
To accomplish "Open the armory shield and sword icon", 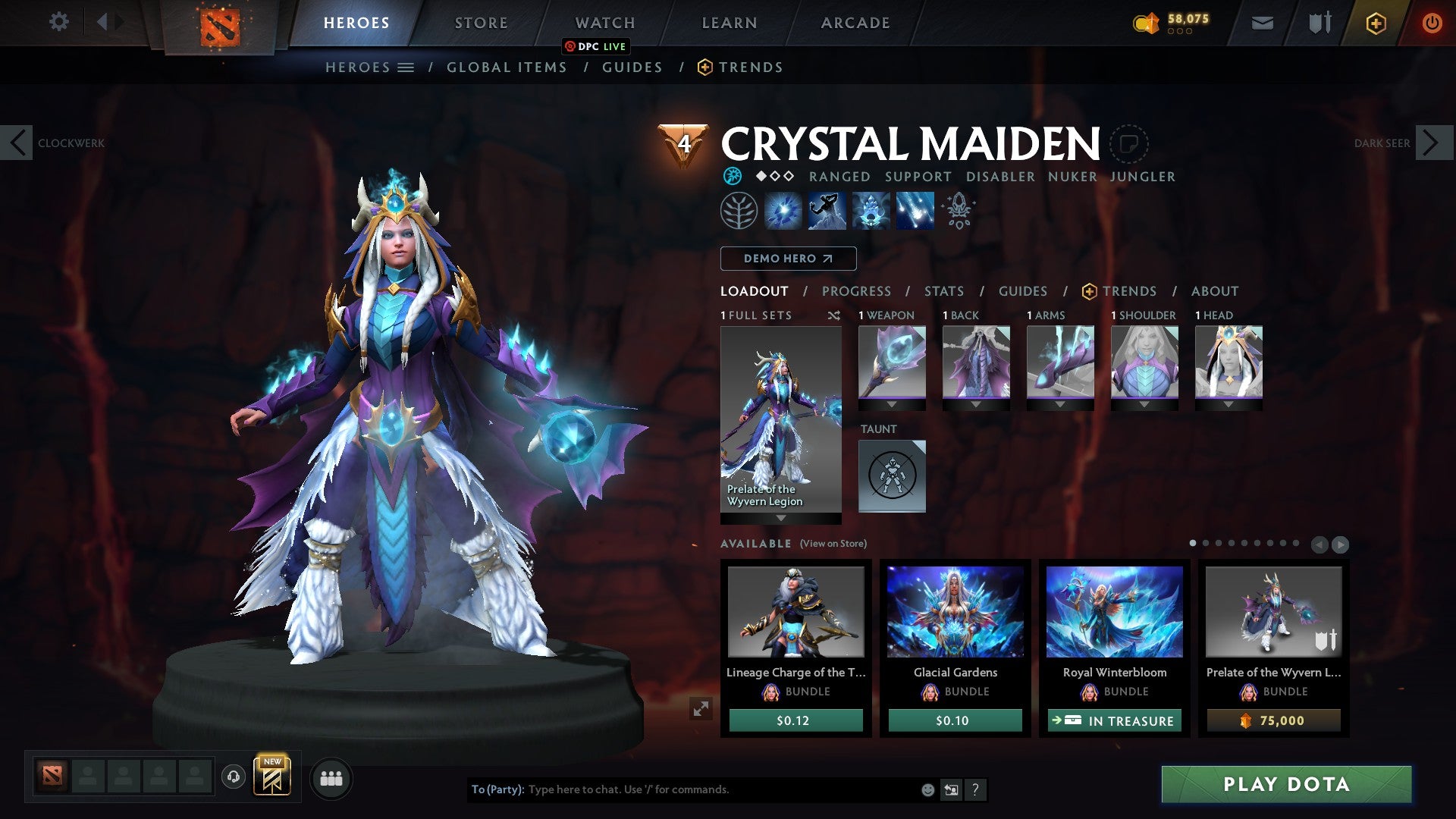I will [1319, 23].
